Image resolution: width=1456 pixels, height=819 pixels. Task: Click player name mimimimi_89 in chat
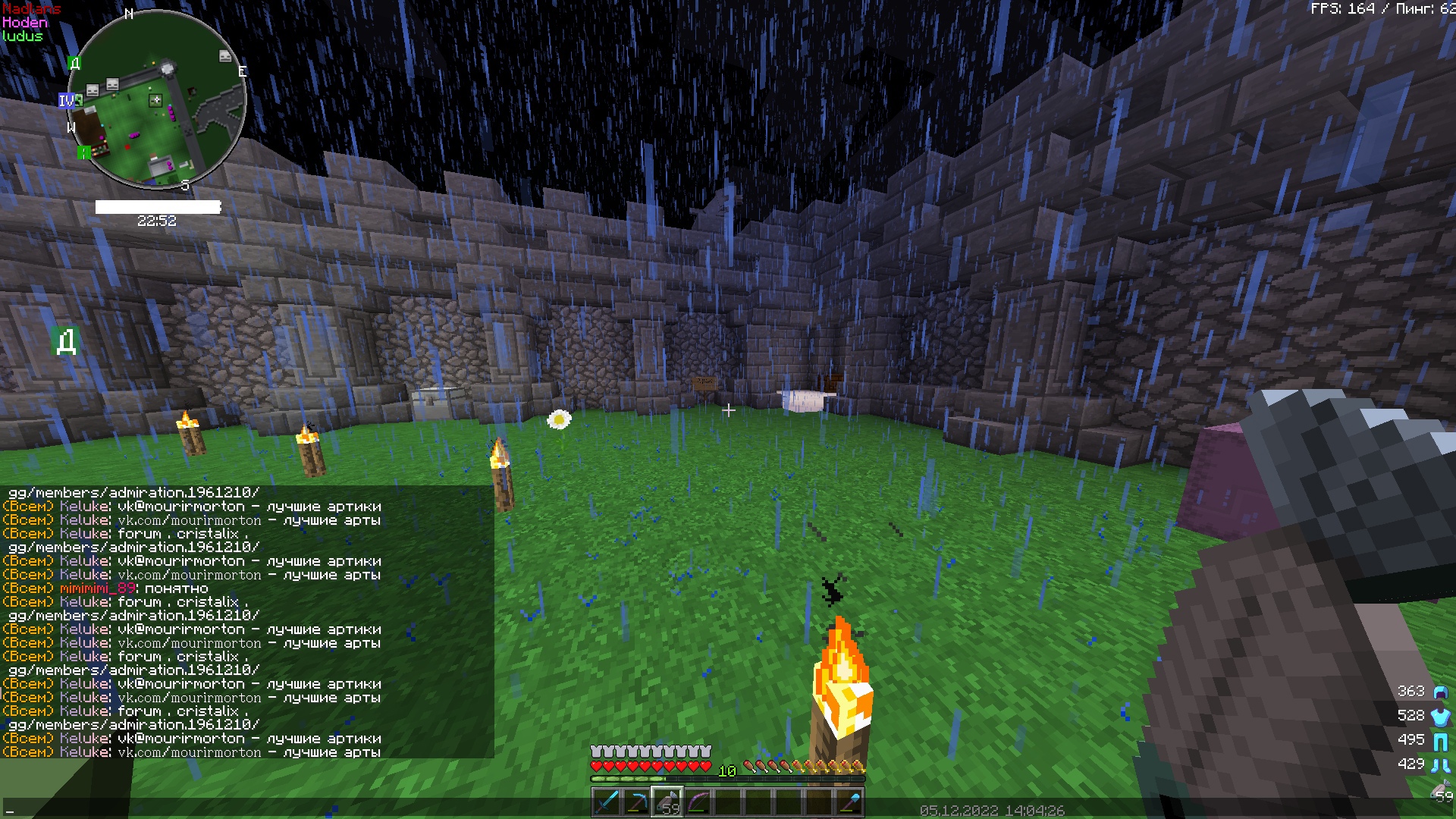coord(98,588)
